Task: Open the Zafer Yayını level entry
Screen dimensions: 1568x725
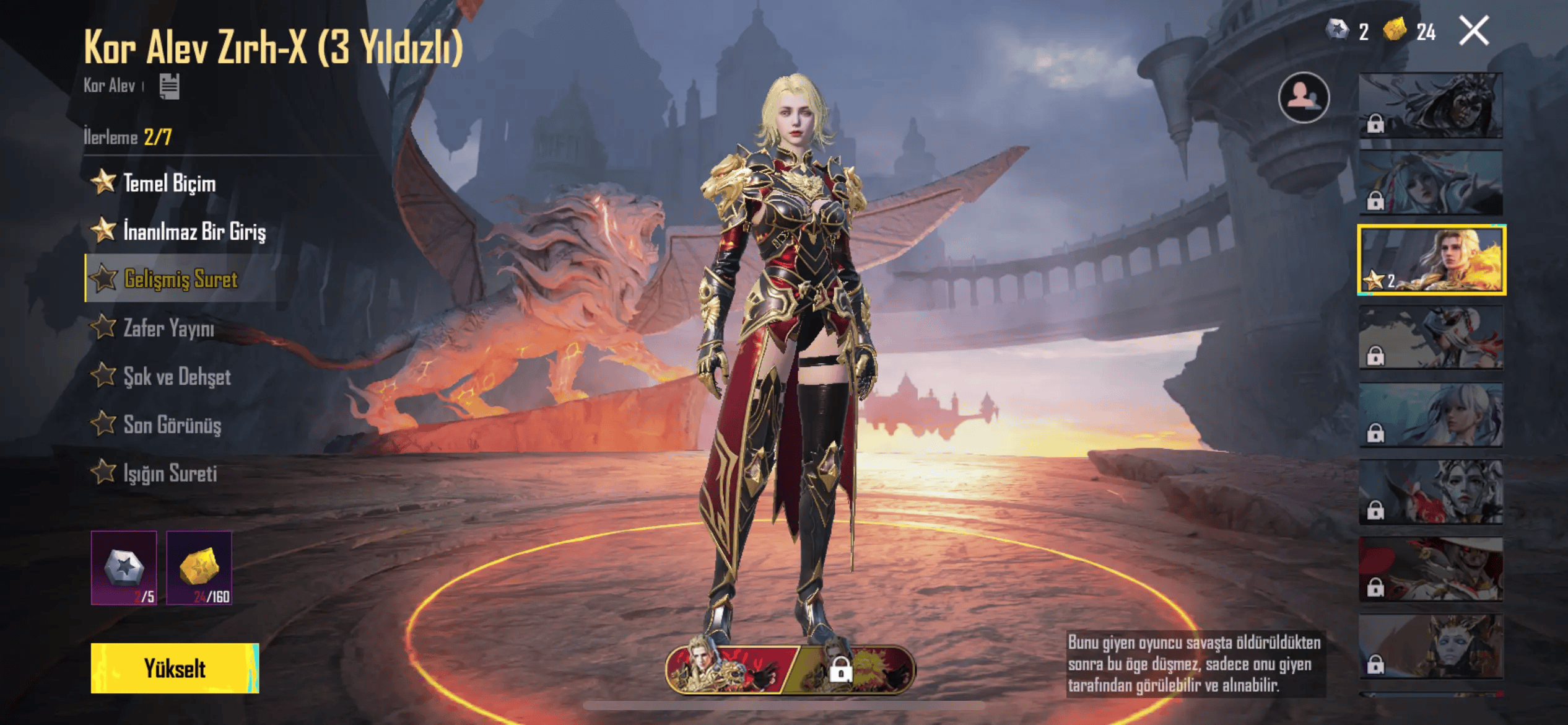Action: tap(168, 328)
